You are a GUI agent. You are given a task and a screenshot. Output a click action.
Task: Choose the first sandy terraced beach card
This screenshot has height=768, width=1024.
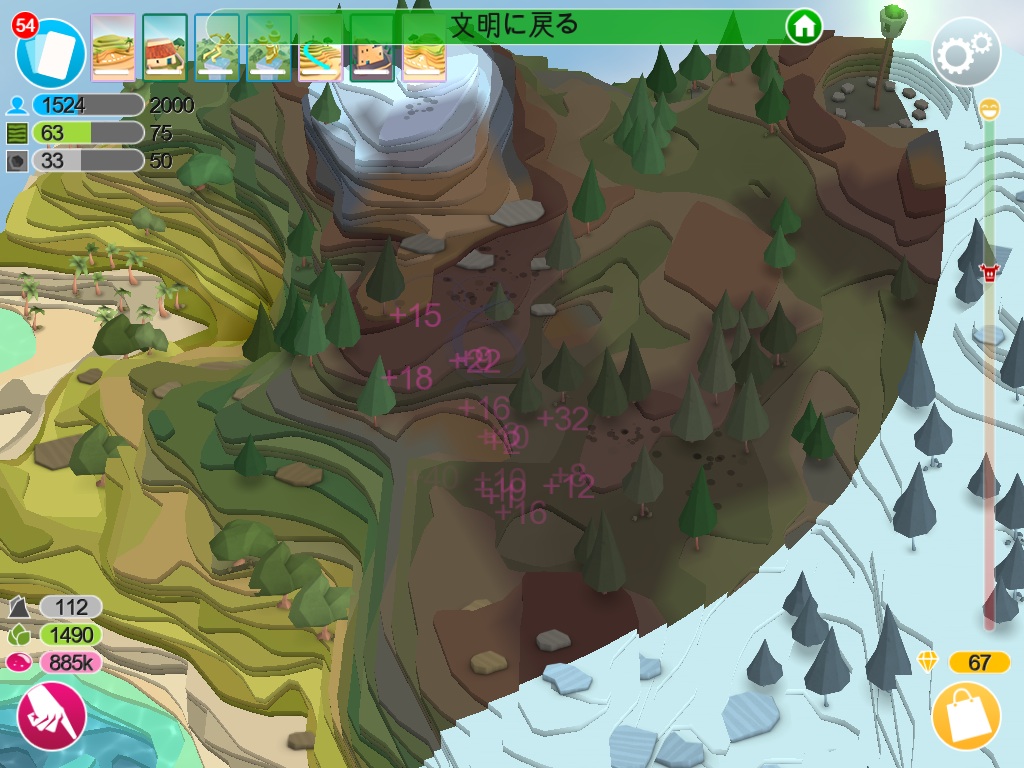[113, 48]
